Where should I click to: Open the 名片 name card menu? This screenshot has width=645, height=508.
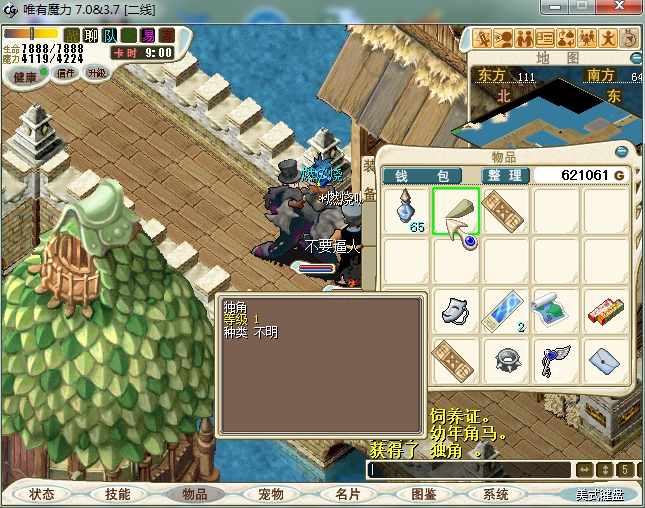coord(347,494)
